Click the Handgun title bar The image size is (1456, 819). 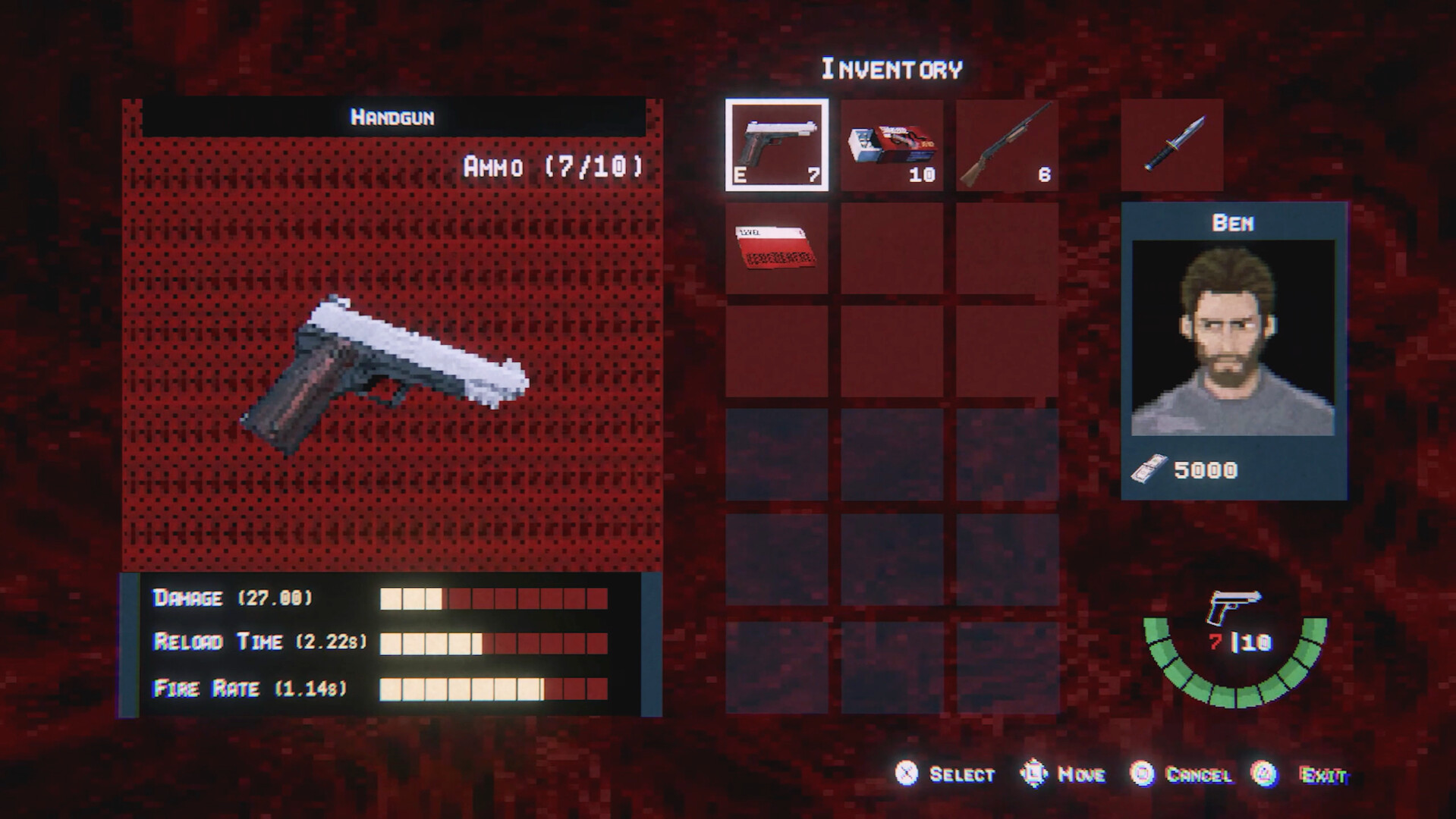391,118
